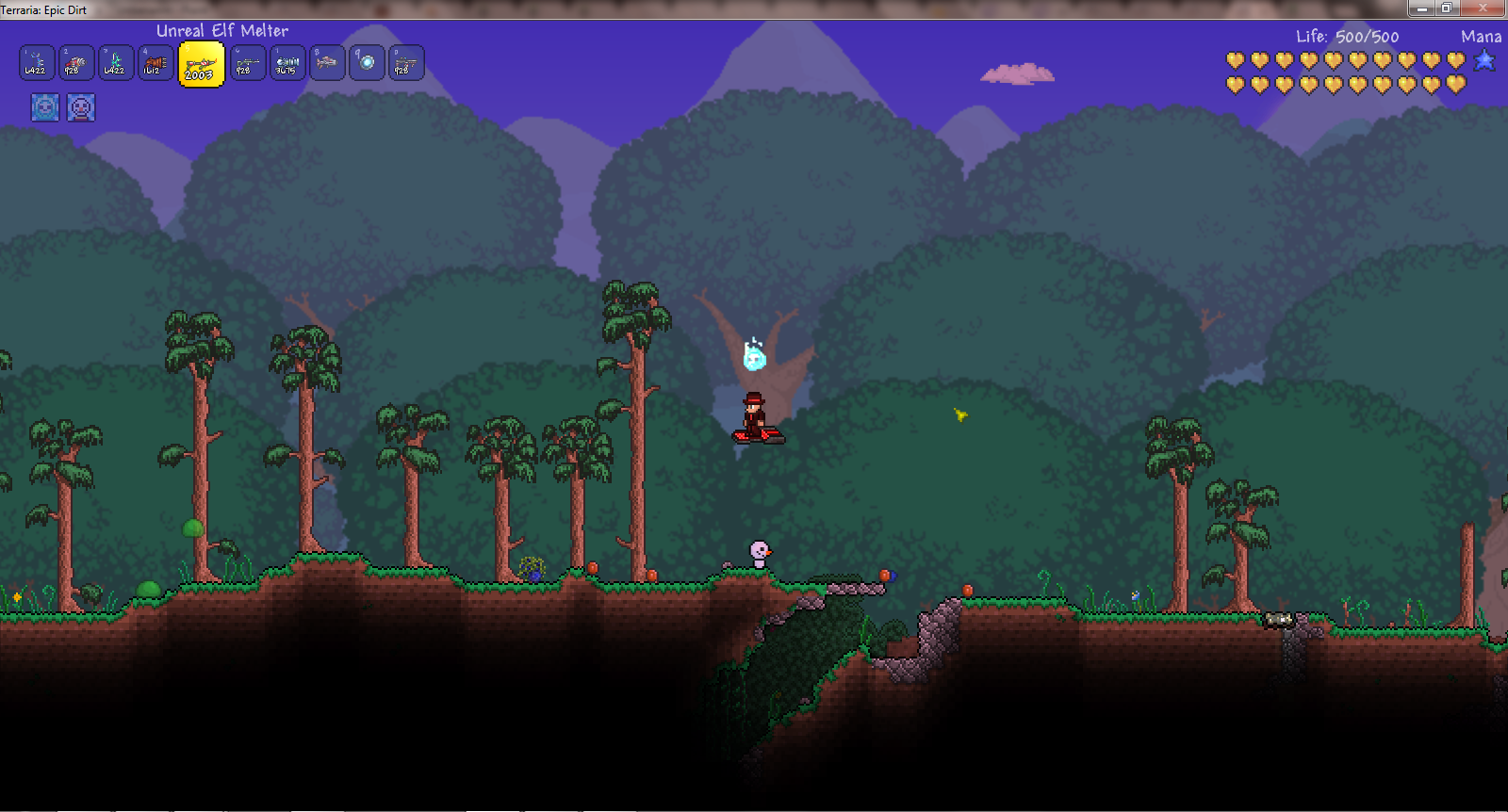Switch to the green rifle in slot 6
This screenshot has width=1508, height=812.
click(x=248, y=63)
